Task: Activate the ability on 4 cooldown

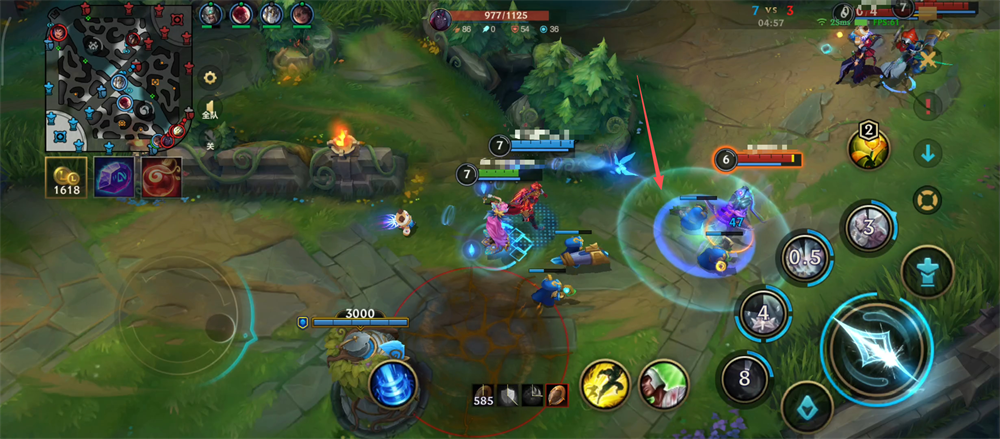Action: [763, 314]
